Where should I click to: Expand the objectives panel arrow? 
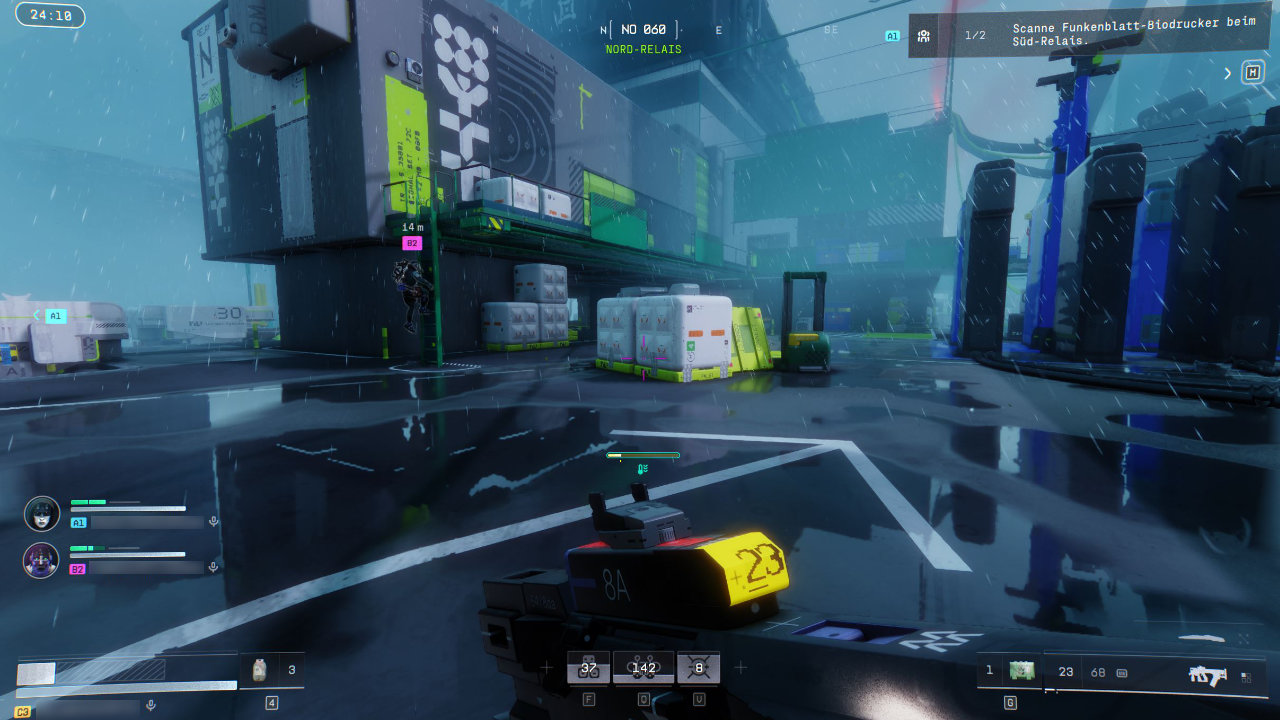click(x=1228, y=73)
